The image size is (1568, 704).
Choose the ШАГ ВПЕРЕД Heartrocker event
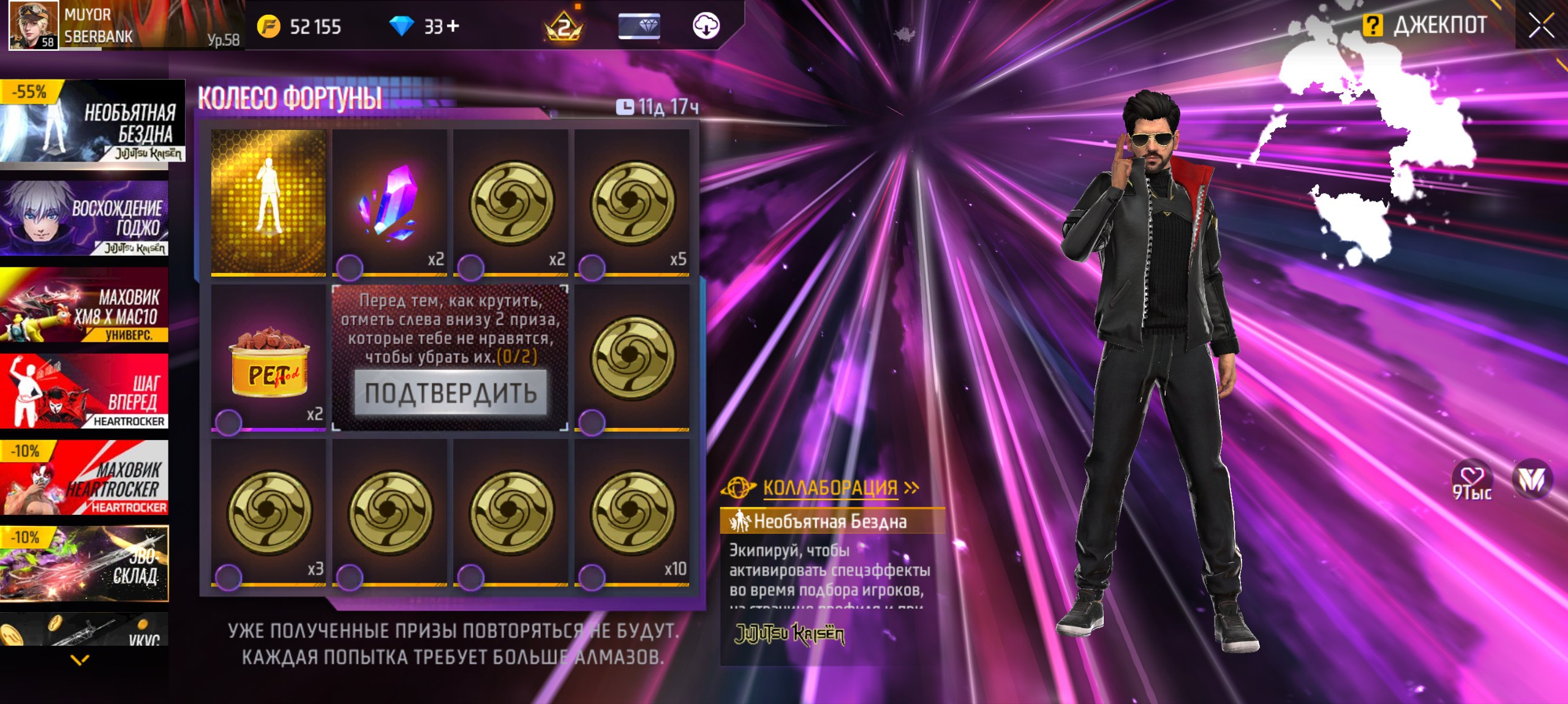(85, 391)
